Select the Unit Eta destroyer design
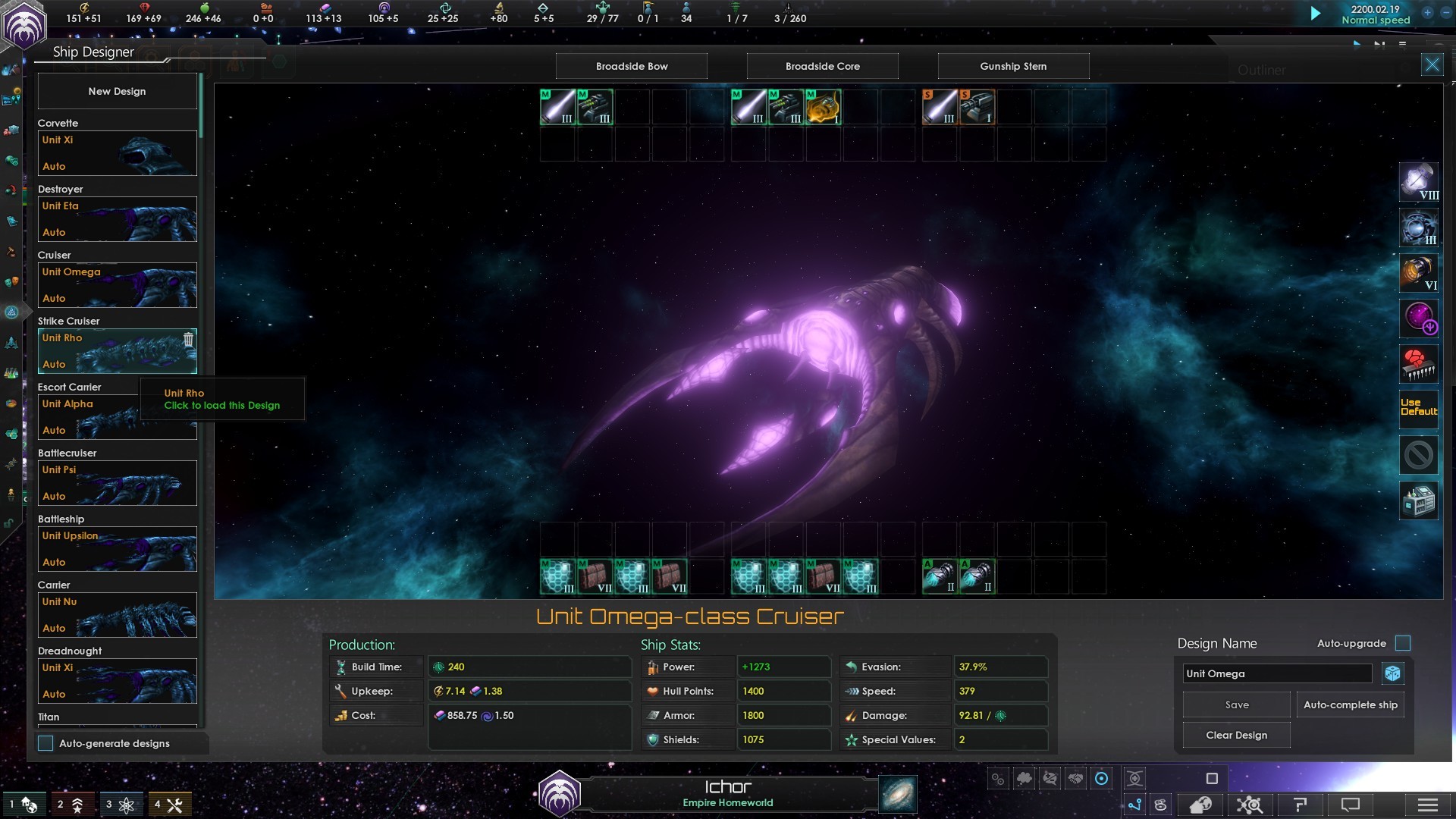The height and width of the screenshot is (819, 1456). tap(117, 219)
